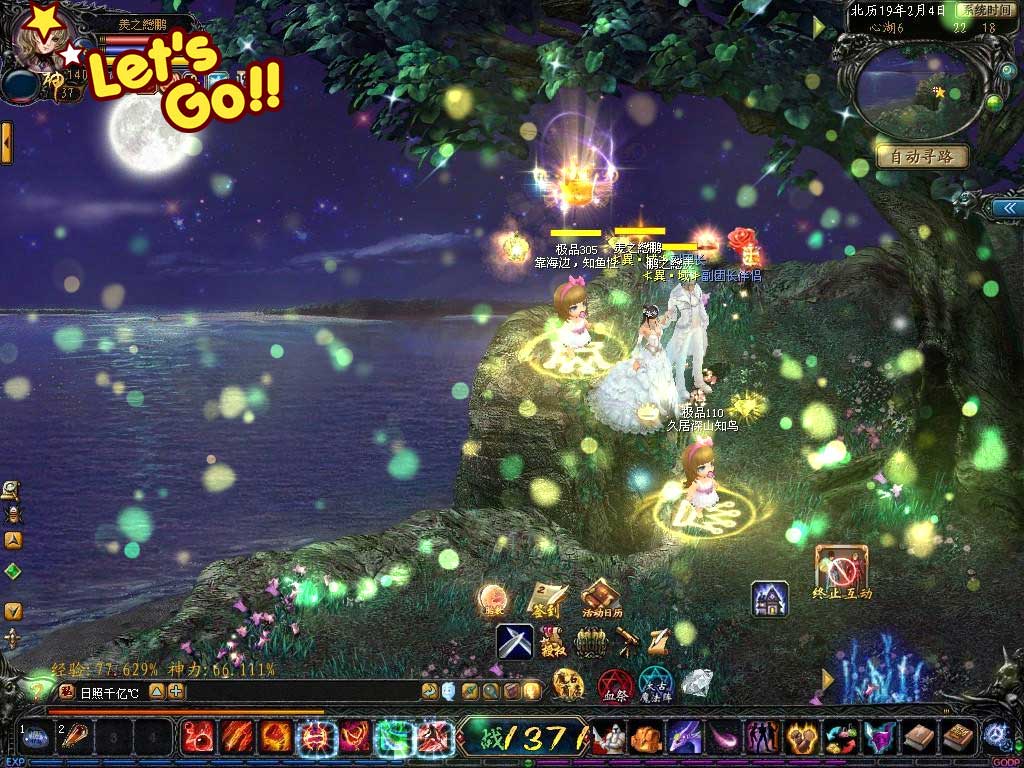This screenshot has width=1024, height=768.
Task: Click the chat bar plus button
Action: 176,691
